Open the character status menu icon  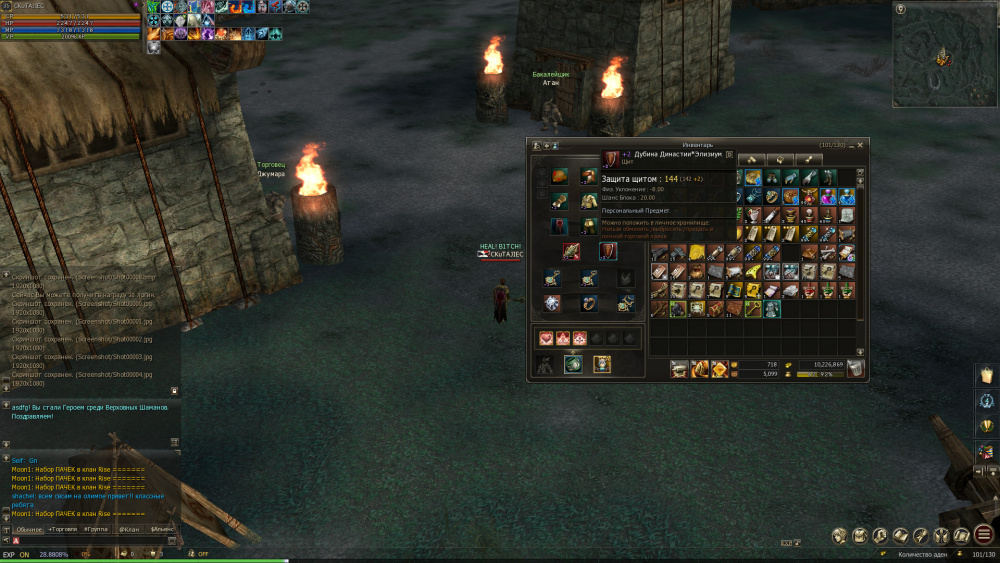(x=839, y=535)
